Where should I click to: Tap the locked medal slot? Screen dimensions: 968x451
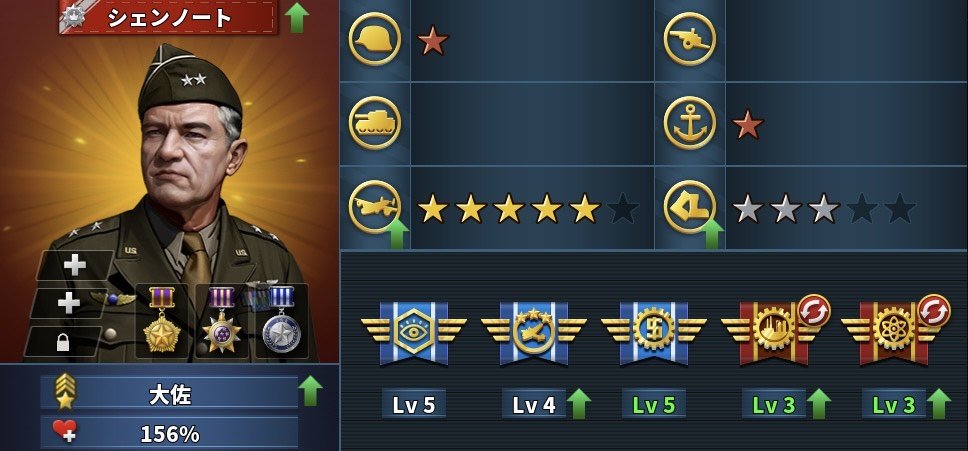click(62, 342)
